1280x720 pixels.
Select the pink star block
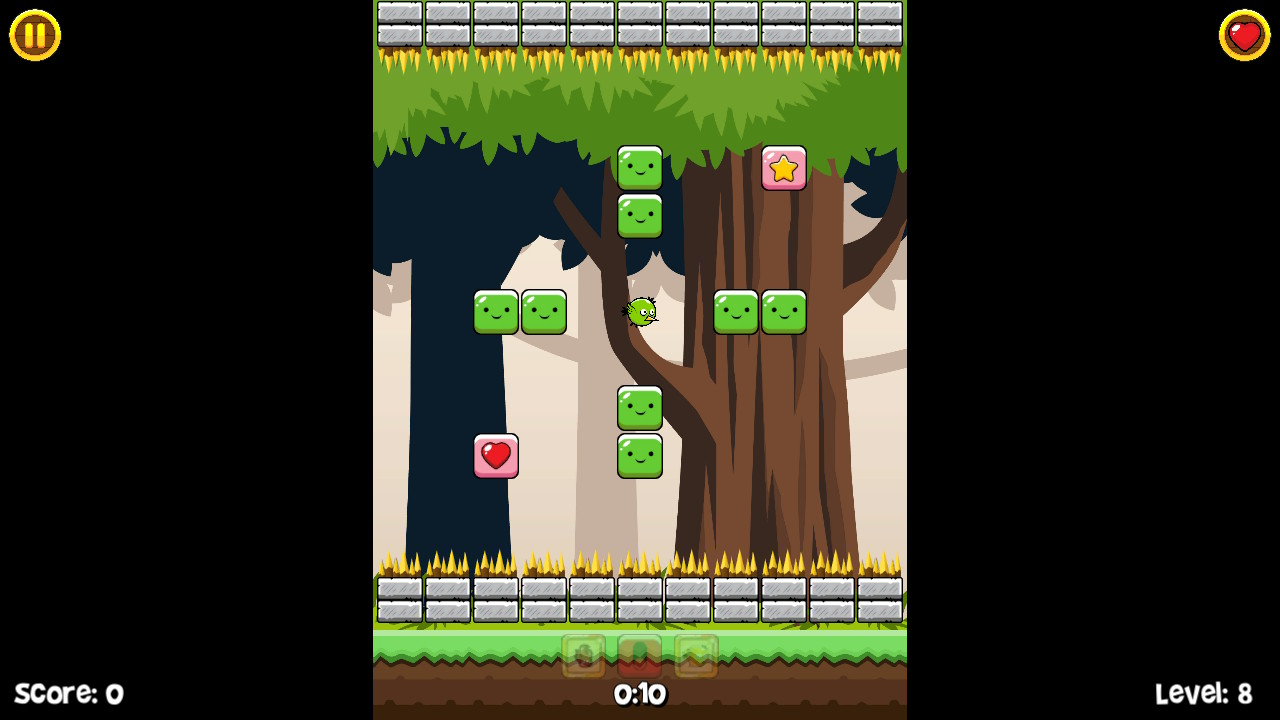[x=784, y=168]
